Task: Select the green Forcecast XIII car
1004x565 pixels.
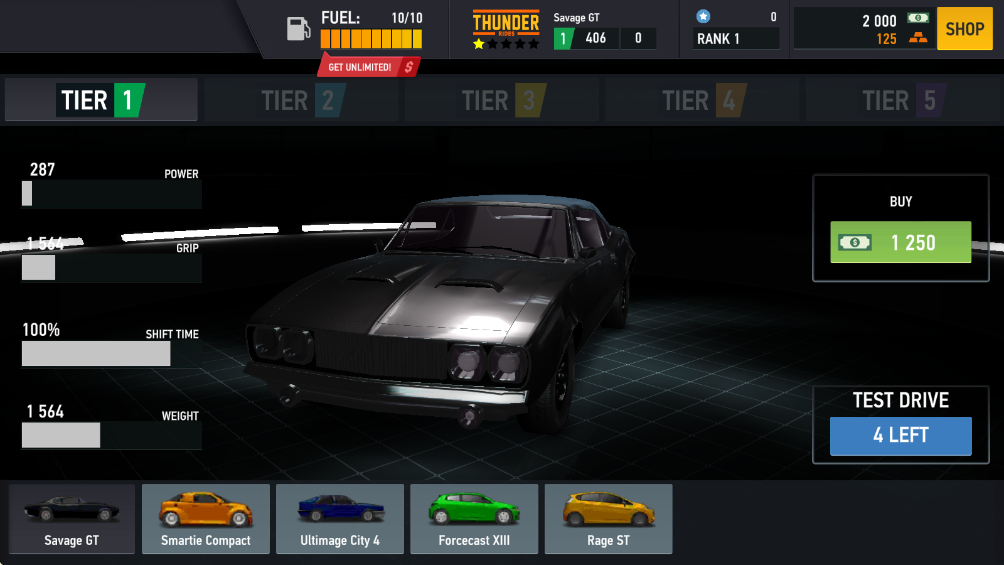Action: pos(474,519)
